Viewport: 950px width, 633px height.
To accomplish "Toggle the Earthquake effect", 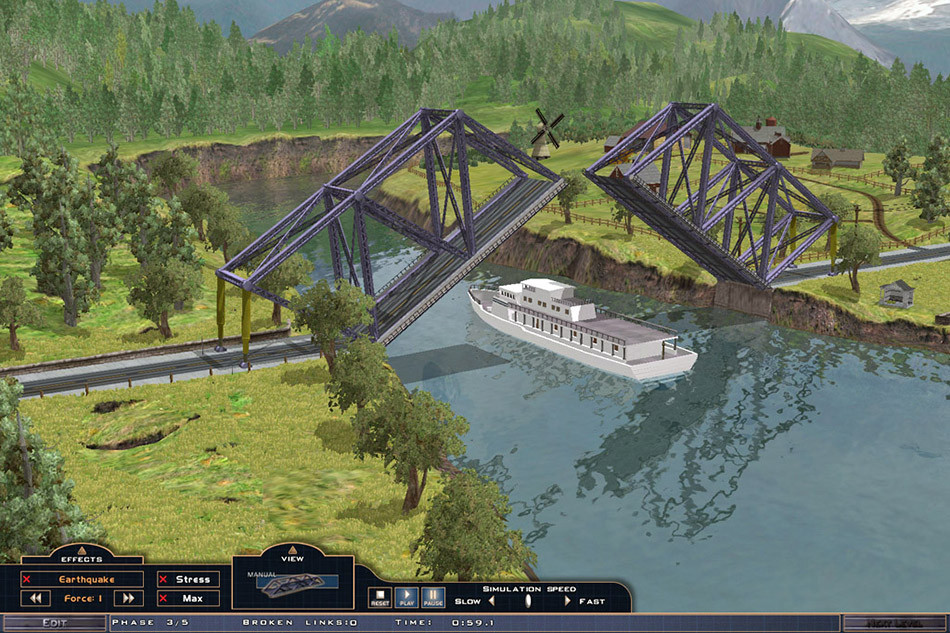I will (84, 579).
